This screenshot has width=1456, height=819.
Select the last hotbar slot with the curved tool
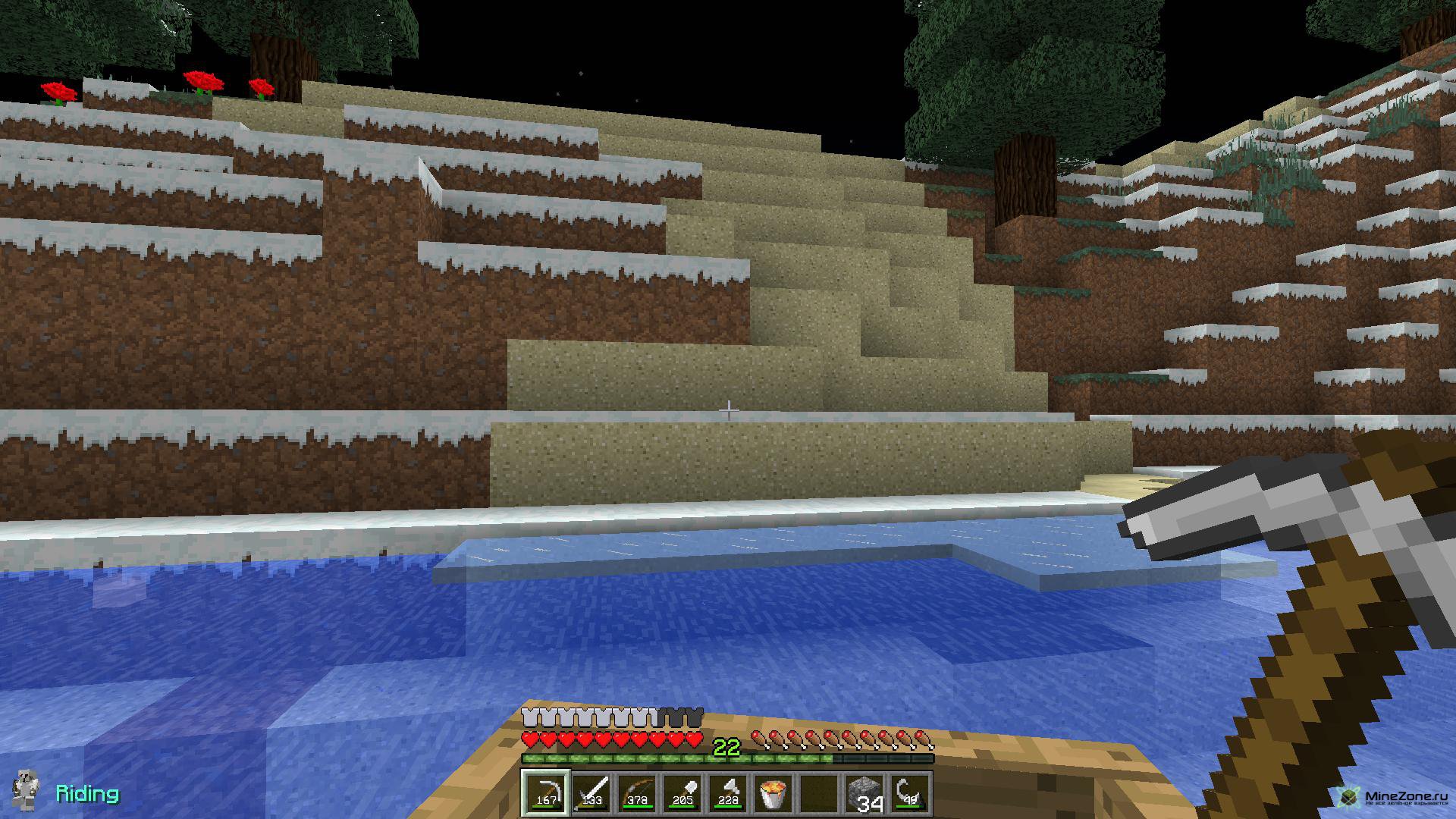(x=910, y=792)
